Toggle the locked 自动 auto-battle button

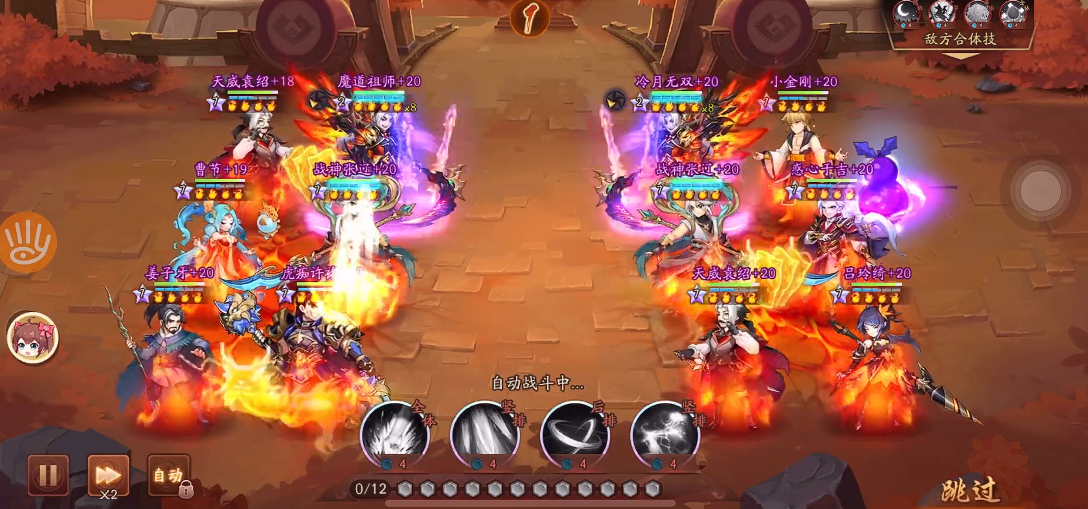[x=169, y=475]
